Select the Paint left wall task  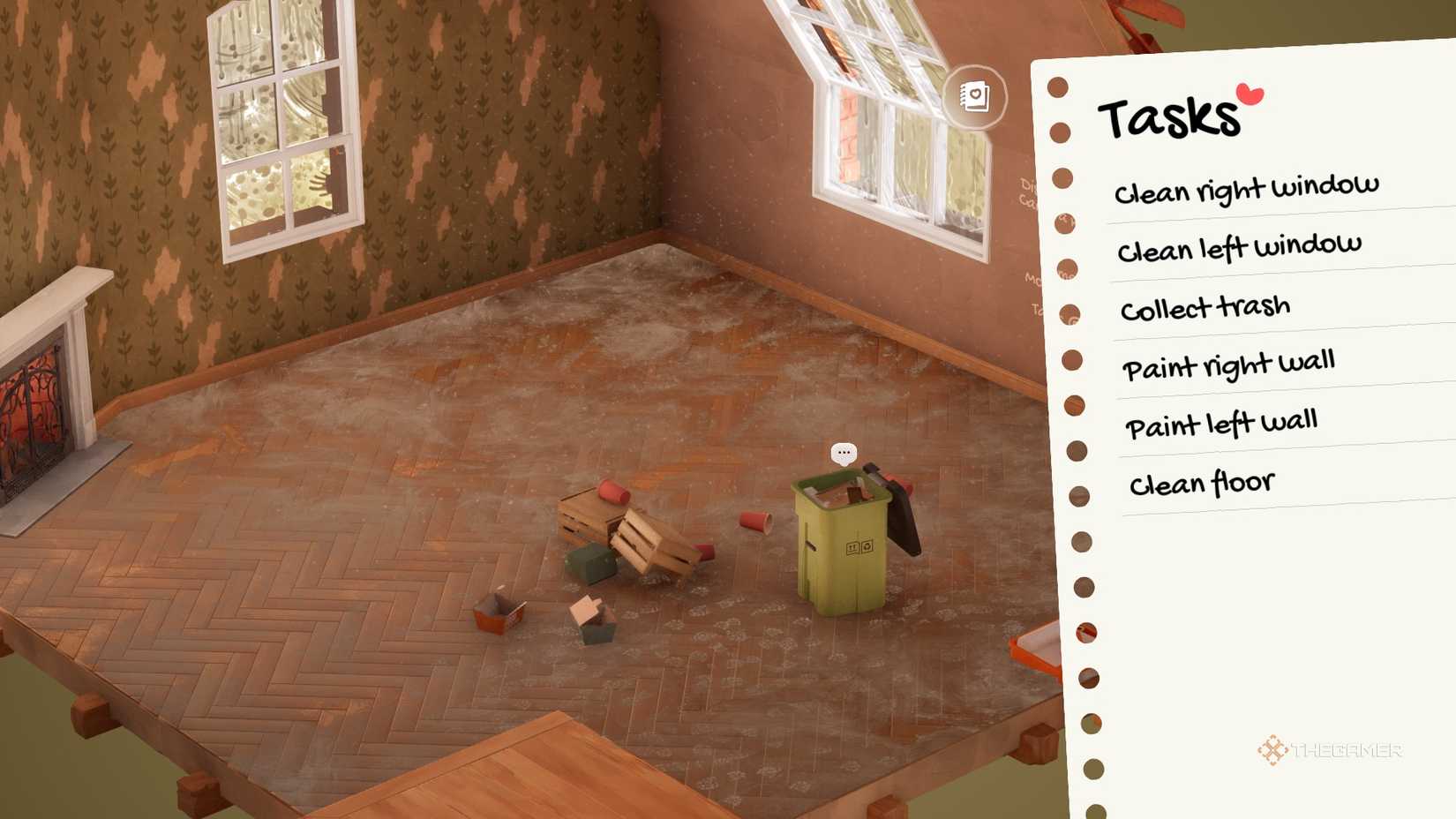pos(1221,422)
